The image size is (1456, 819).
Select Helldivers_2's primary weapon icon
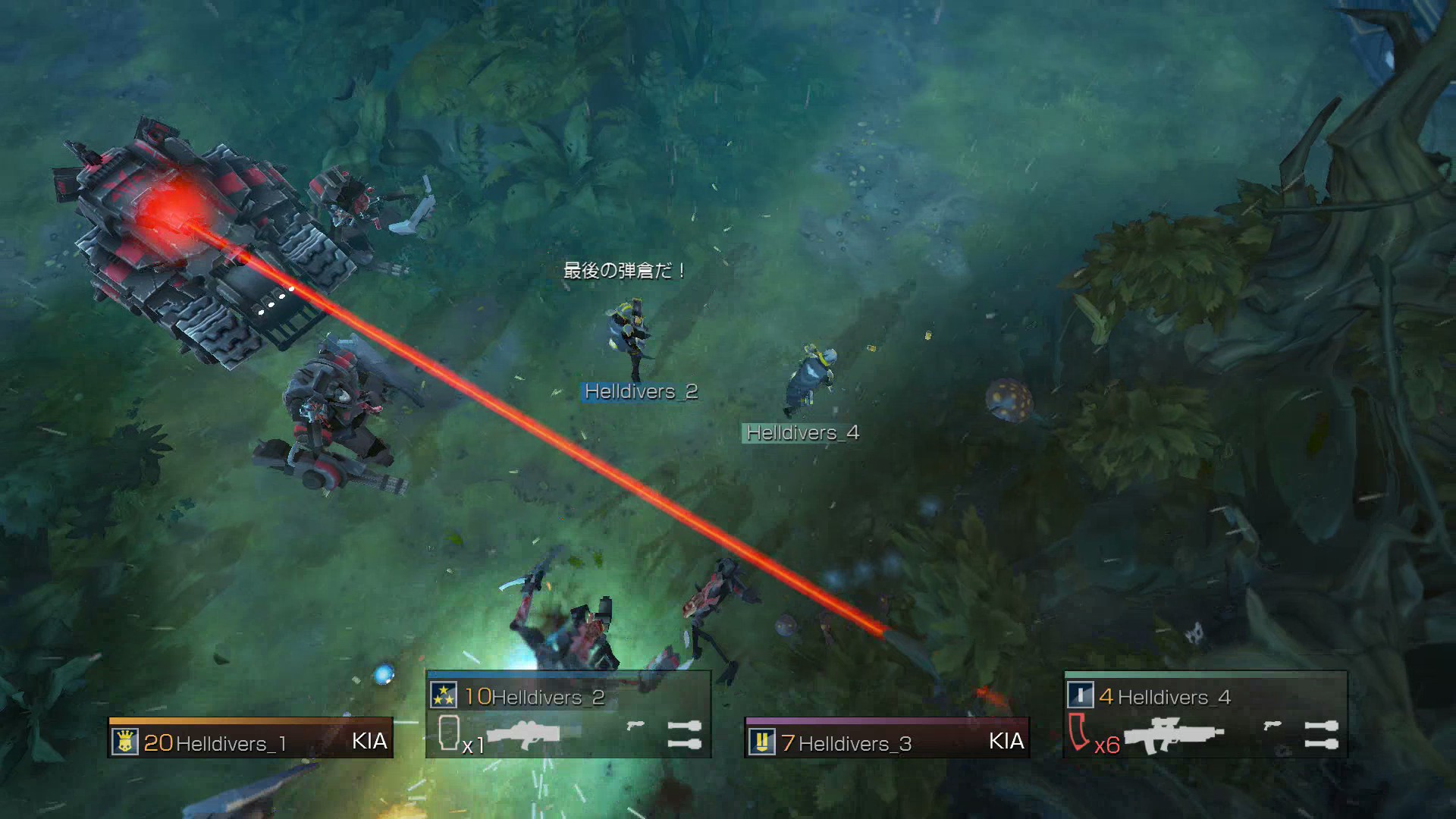(x=523, y=734)
